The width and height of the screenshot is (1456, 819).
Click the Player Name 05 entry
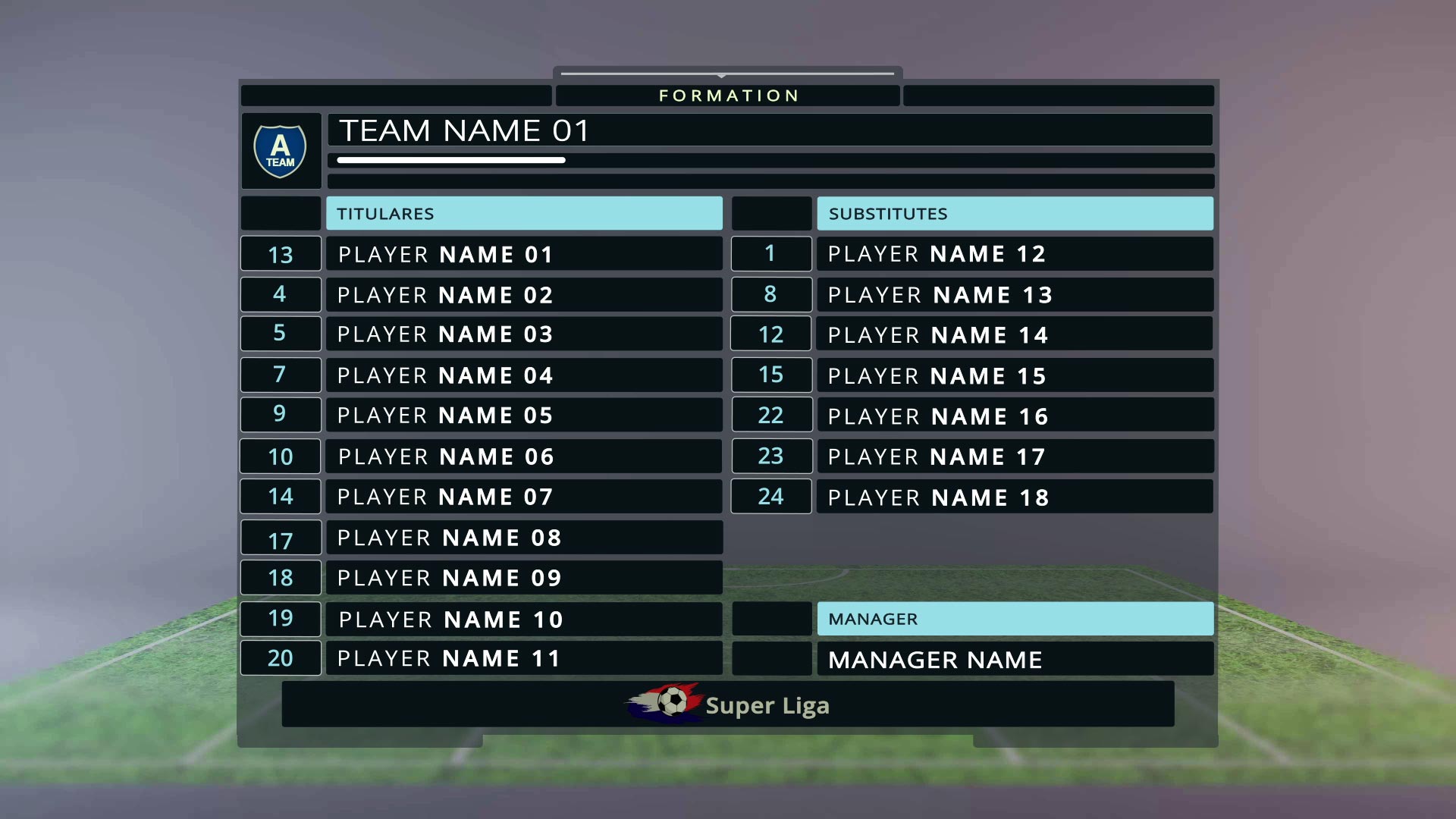[x=523, y=416]
